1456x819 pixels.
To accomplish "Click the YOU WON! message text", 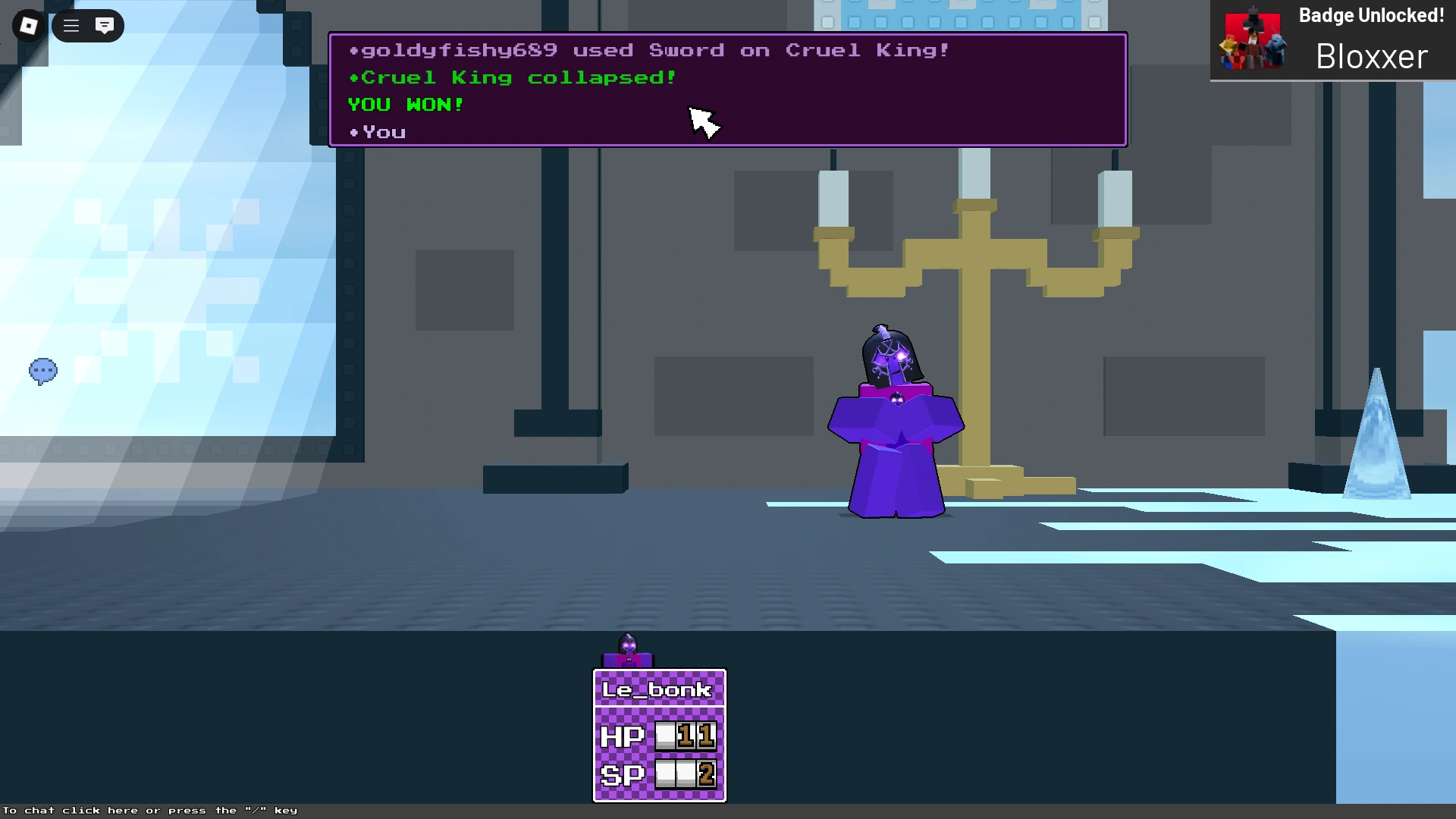I will 406,105.
